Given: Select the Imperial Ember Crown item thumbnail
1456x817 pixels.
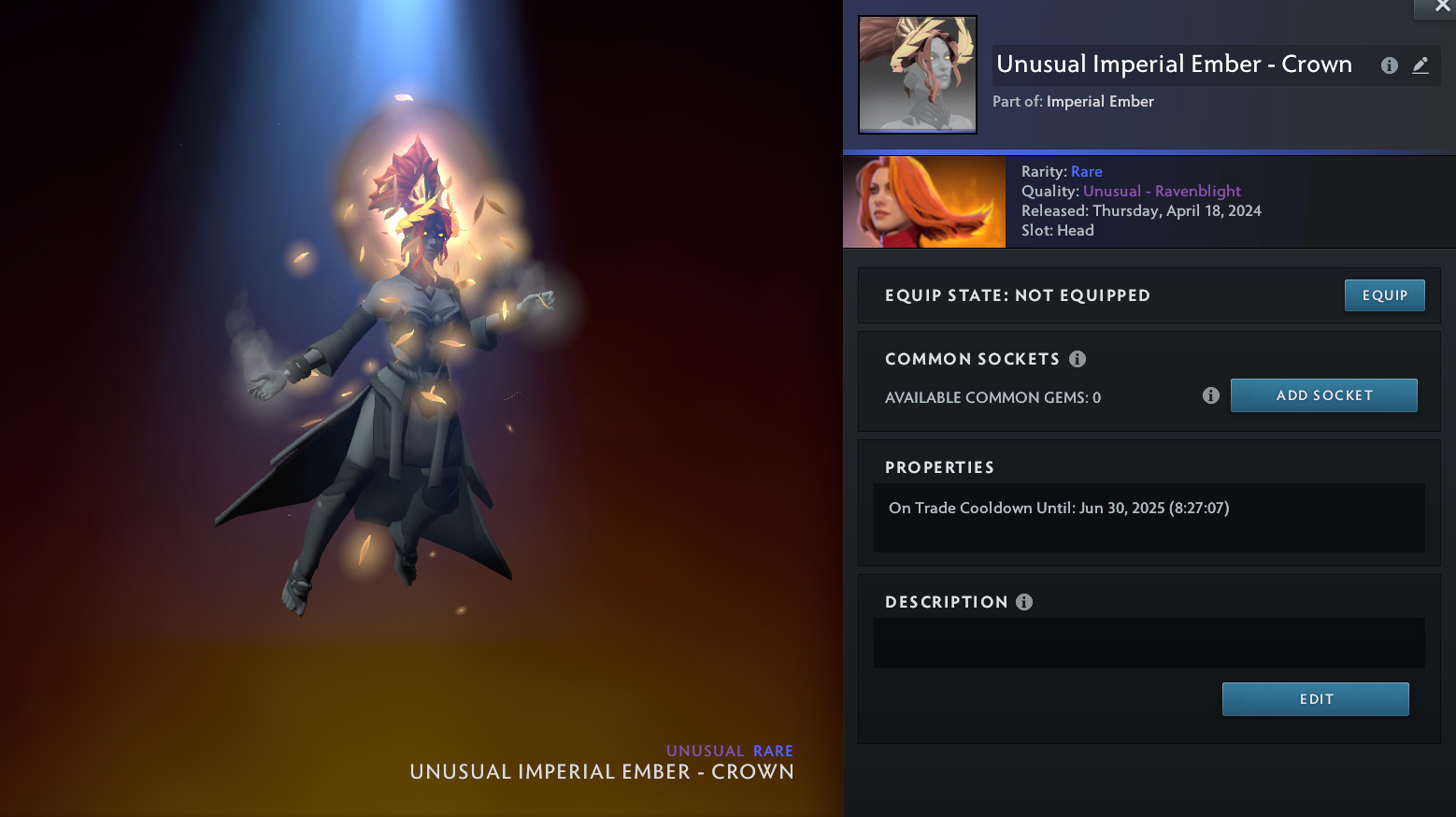Looking at the screenshot, I should 918,75.
